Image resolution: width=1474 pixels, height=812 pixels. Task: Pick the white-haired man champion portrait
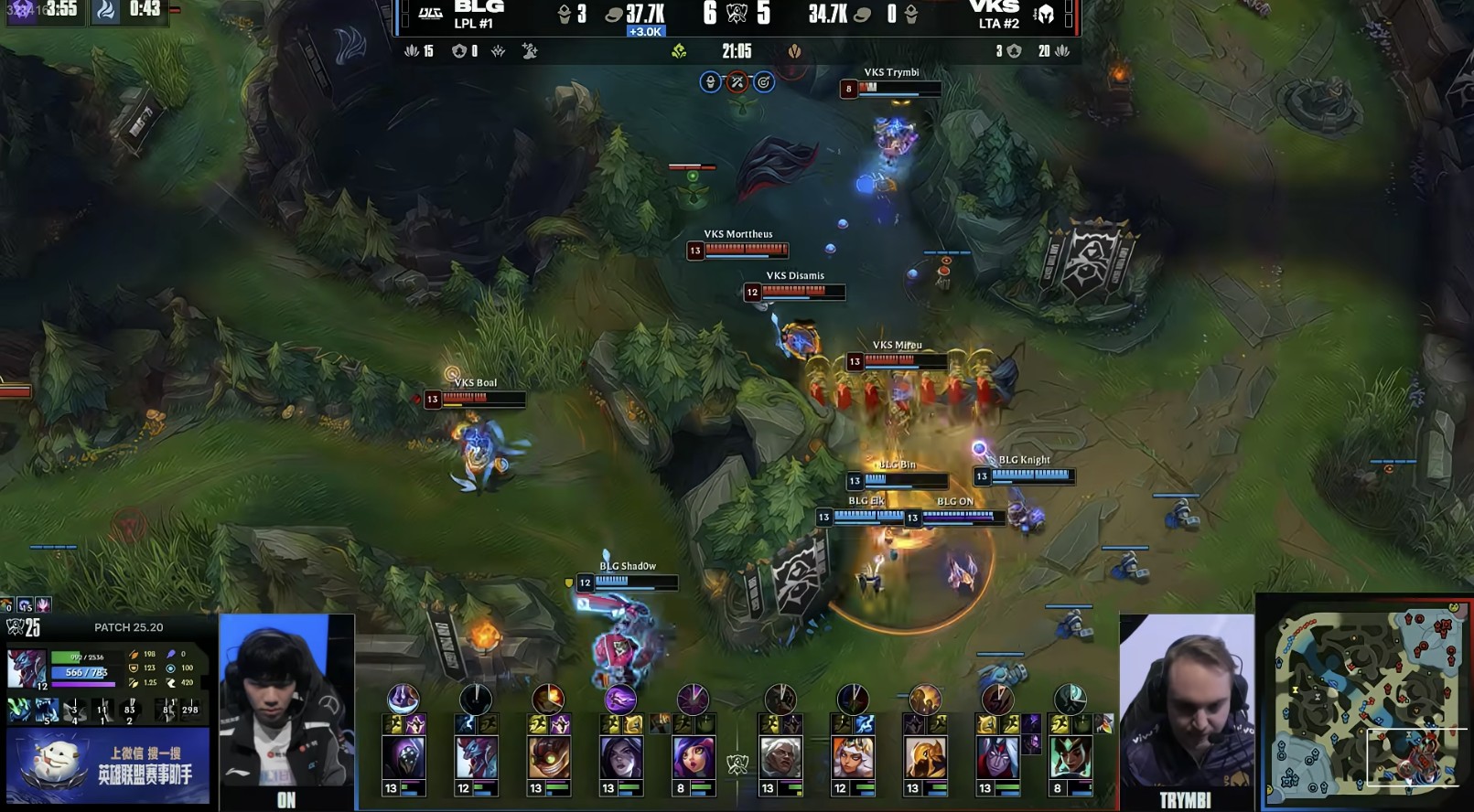(x=780, y=758)
